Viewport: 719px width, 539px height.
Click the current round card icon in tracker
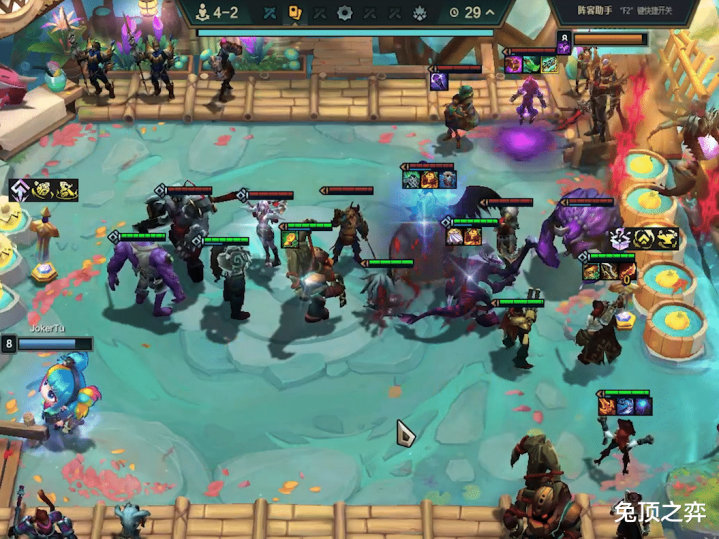[295, 13]
